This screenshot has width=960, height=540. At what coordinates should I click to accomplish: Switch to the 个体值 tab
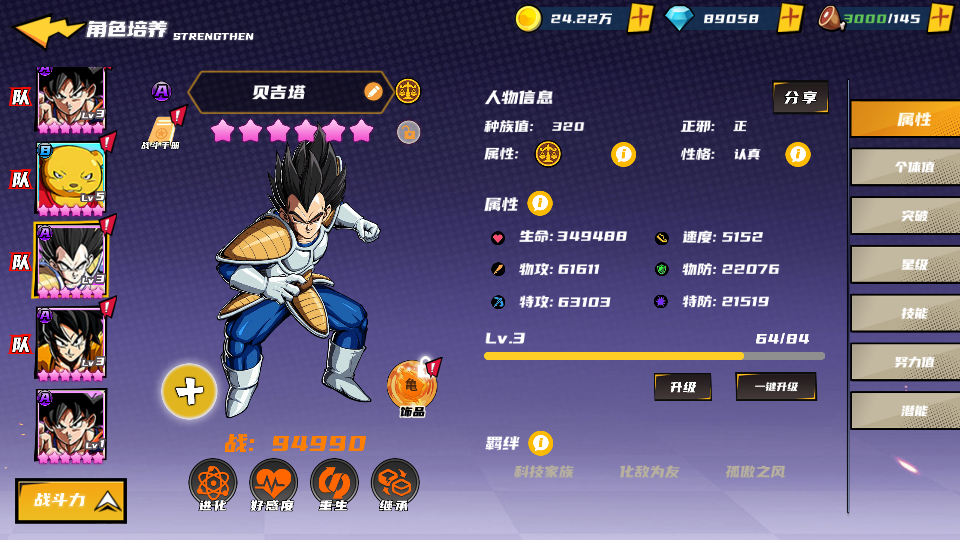[x=905, y=167]
